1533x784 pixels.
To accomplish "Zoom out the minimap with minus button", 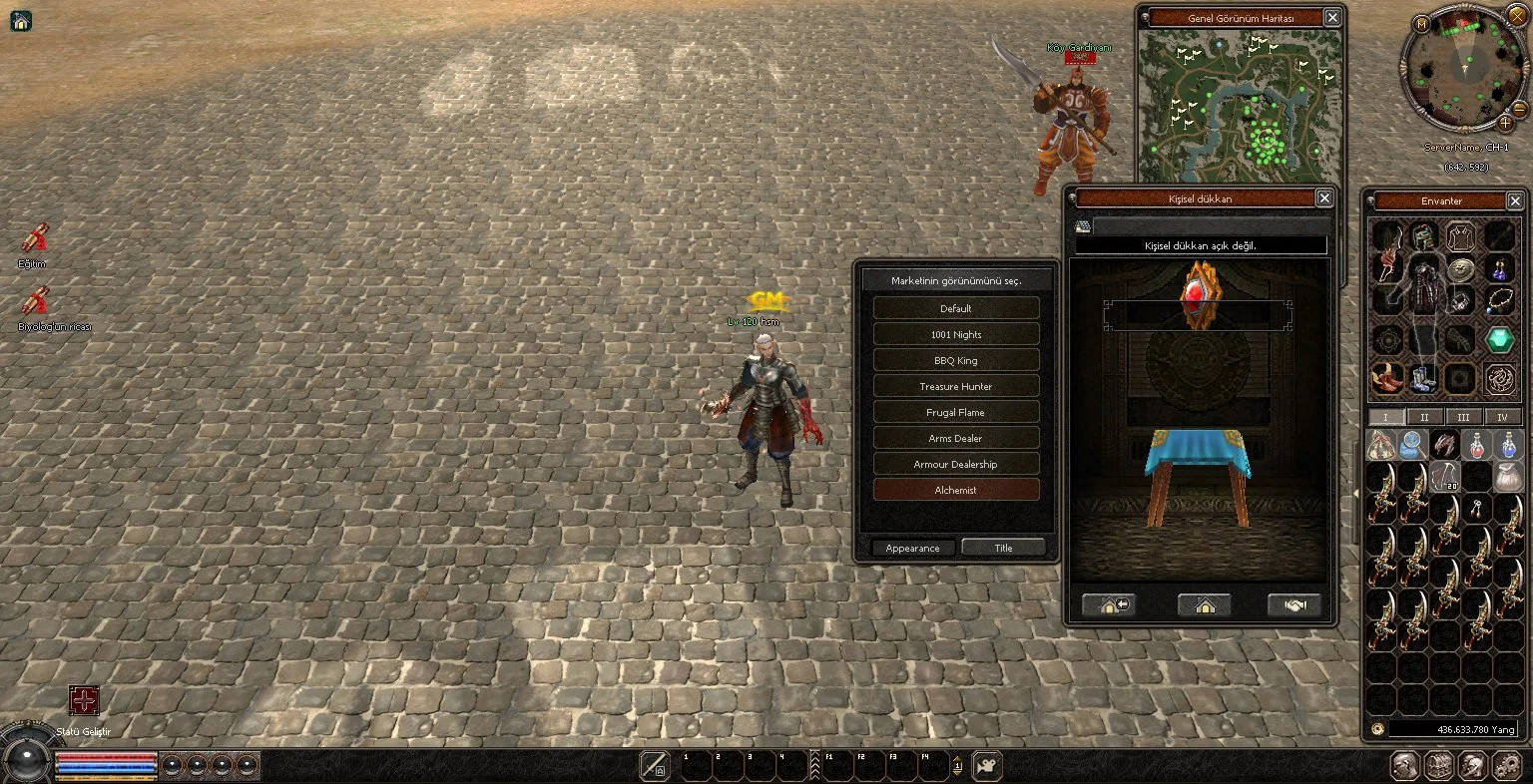I will tap(1519, 108).
